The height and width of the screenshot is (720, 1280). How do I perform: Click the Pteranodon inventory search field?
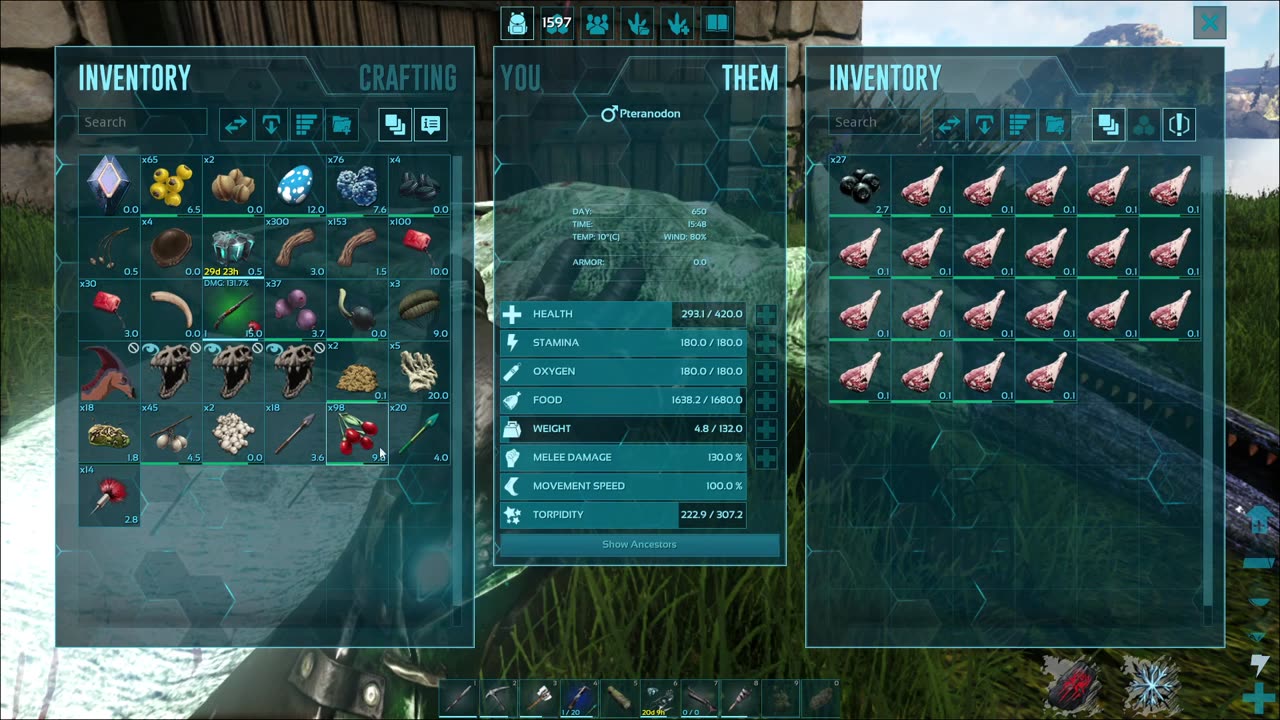tap(873, 122)
